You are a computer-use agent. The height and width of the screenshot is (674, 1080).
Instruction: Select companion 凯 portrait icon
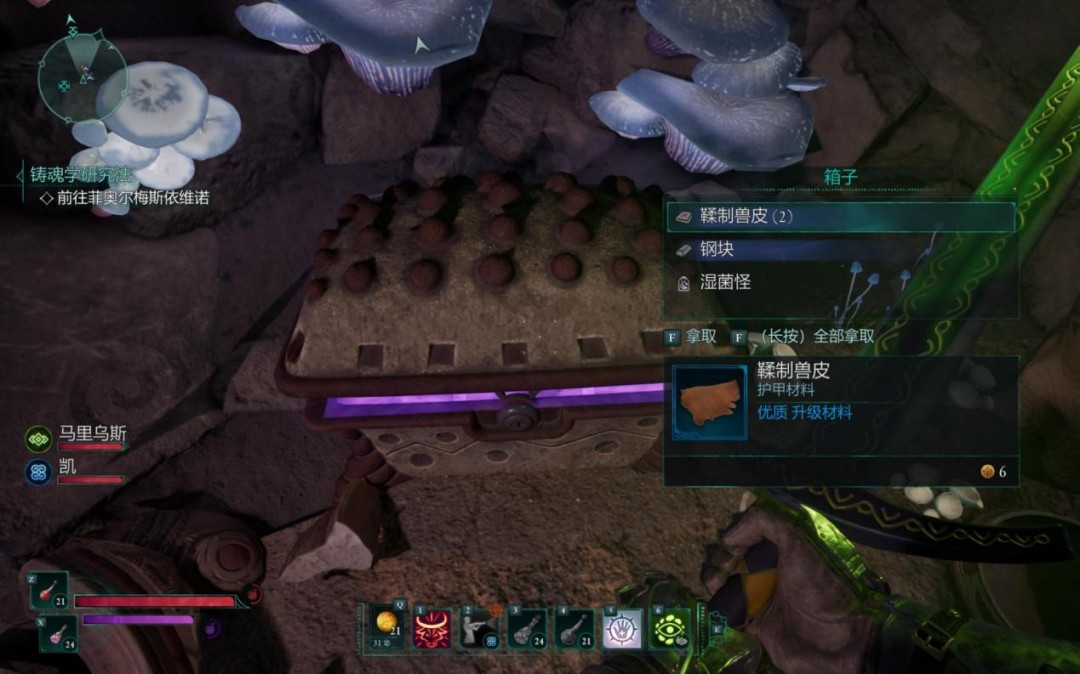39,470
